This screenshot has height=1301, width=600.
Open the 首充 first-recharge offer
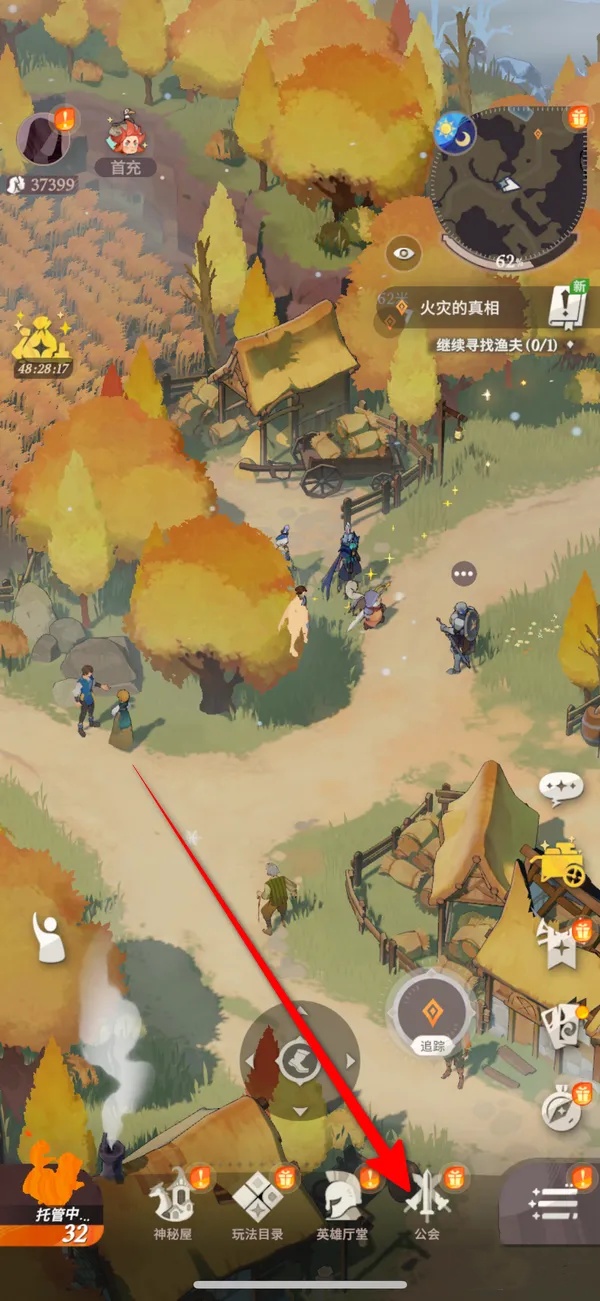point(126,140)
